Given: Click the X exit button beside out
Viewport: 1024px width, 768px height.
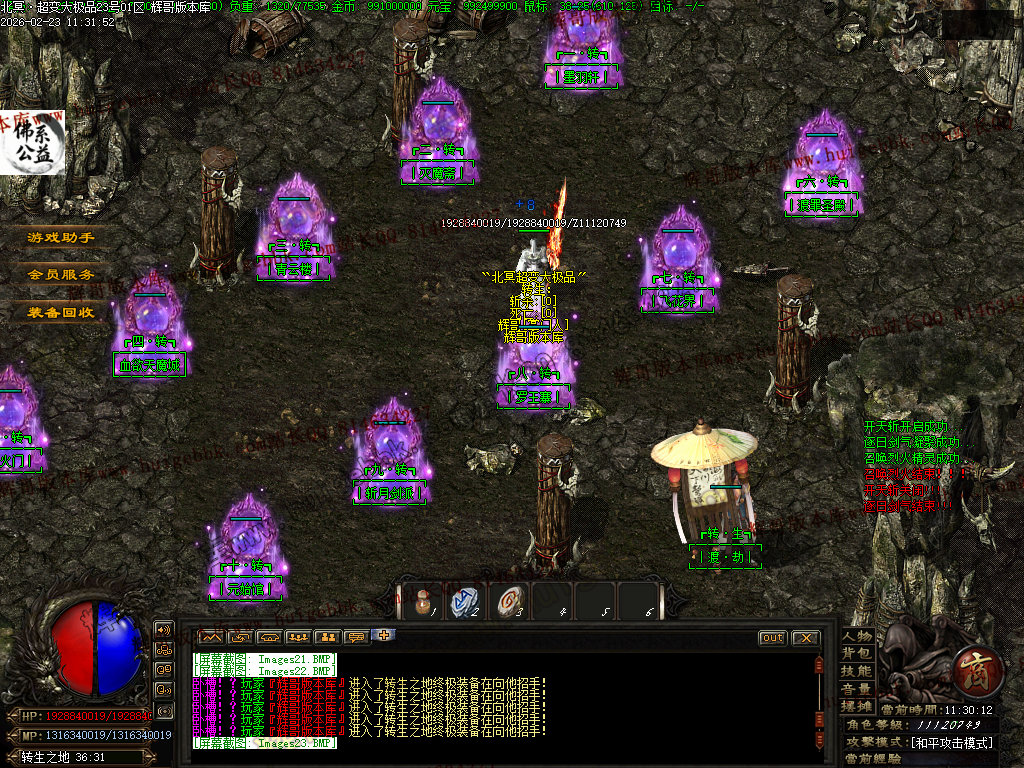Looking at the screenshot, I should pyautogui.click(x=805, y=638).
